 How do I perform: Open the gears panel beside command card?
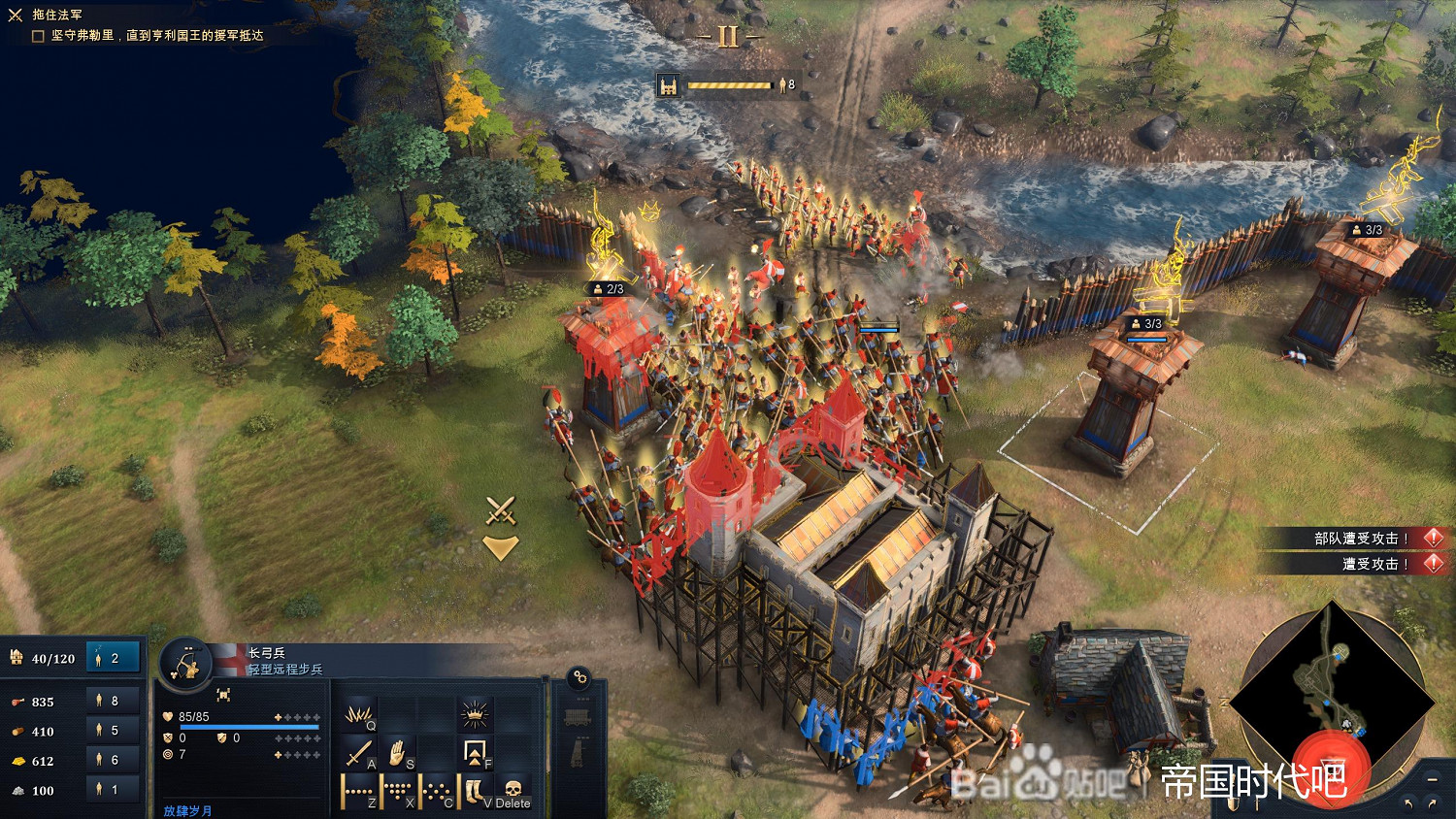pos(579,677)
